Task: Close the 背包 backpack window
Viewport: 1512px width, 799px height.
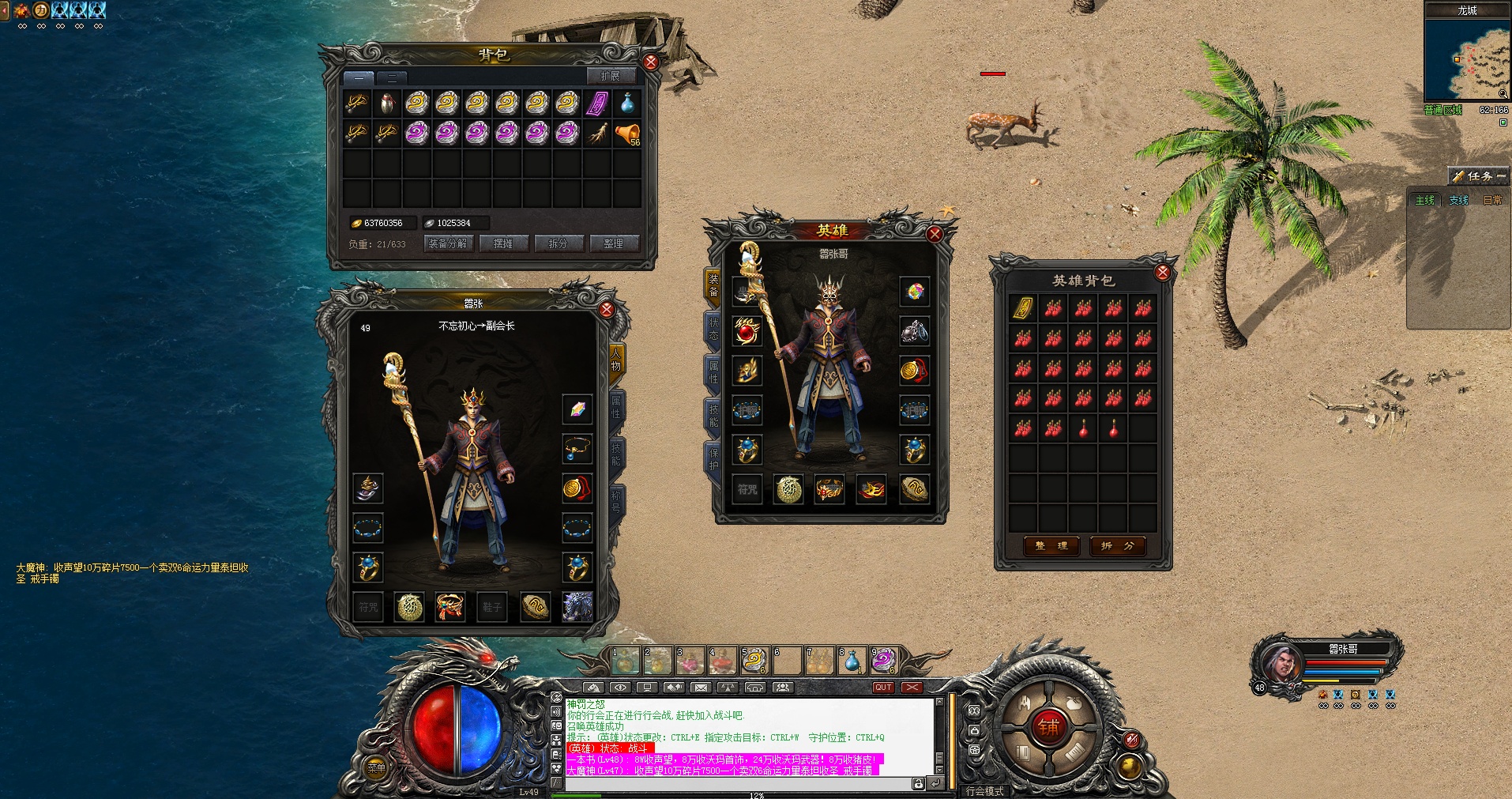Action: (650, 62)
